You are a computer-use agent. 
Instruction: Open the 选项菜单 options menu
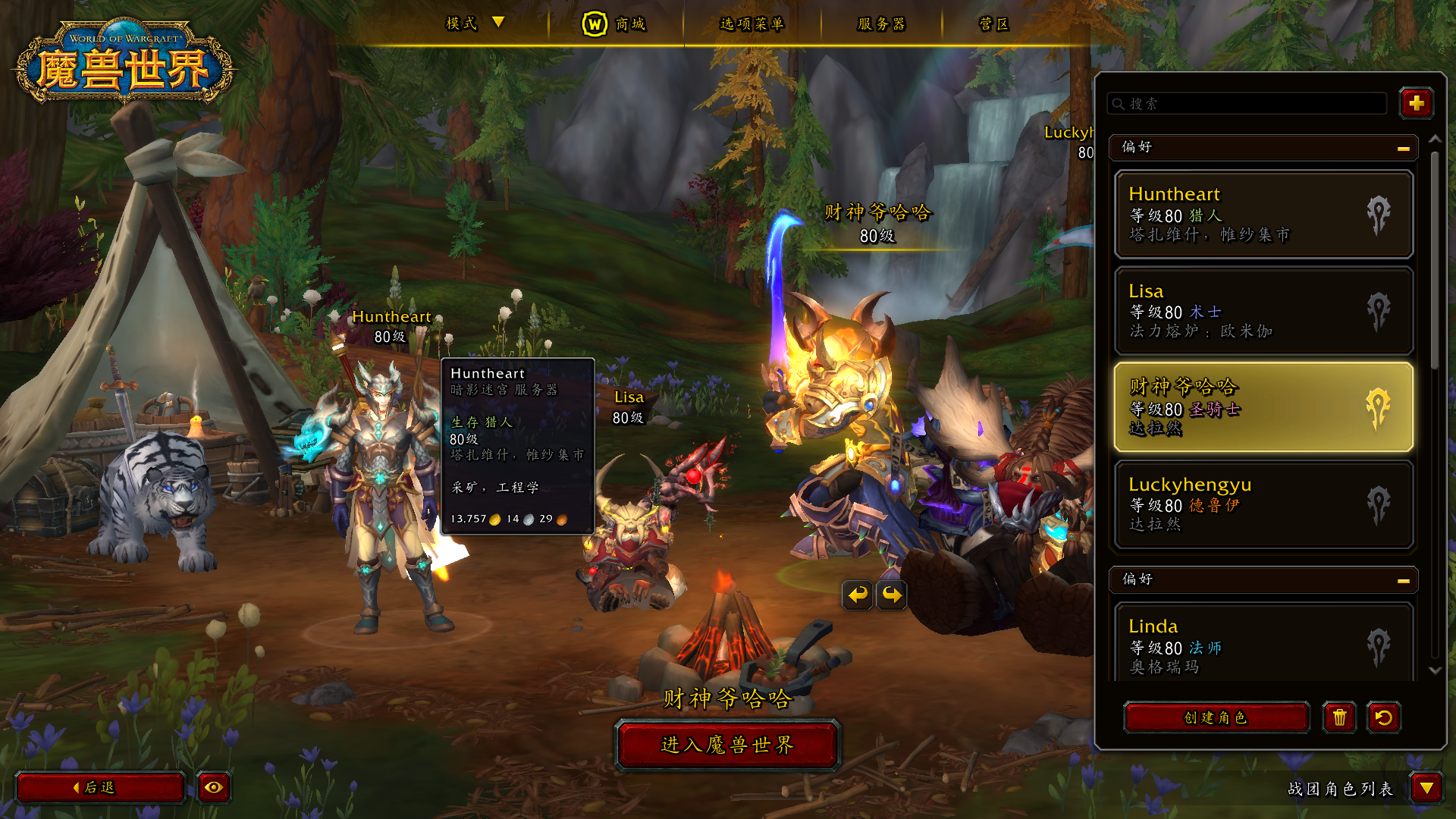click(752, 24)
